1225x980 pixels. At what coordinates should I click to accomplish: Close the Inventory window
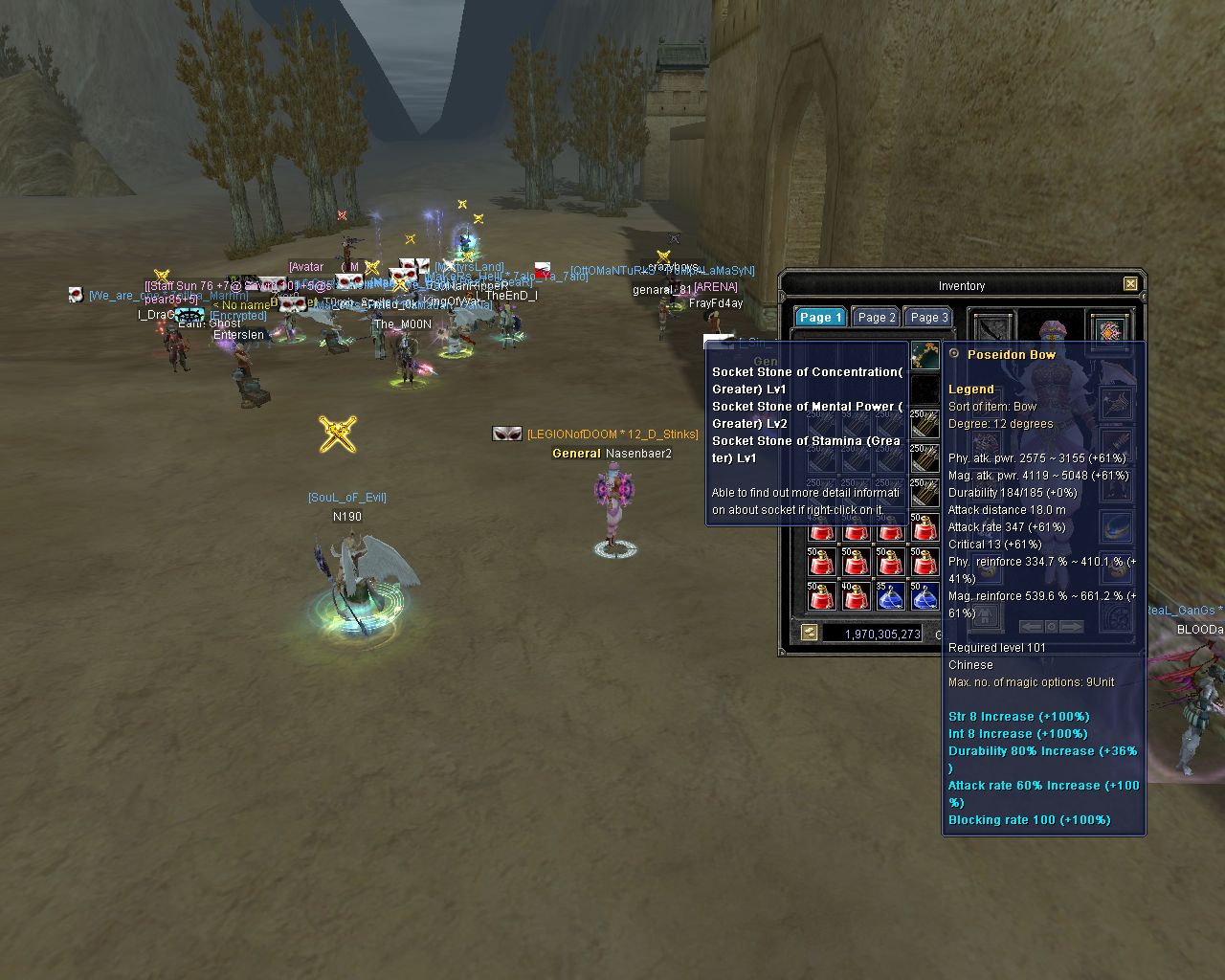pos(1130,284)
